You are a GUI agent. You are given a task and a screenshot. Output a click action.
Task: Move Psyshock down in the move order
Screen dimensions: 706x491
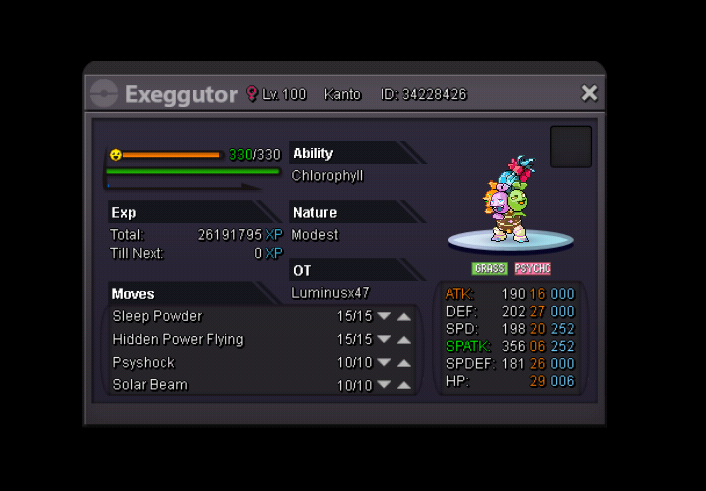pyautogui.click(x=384, y=362)
